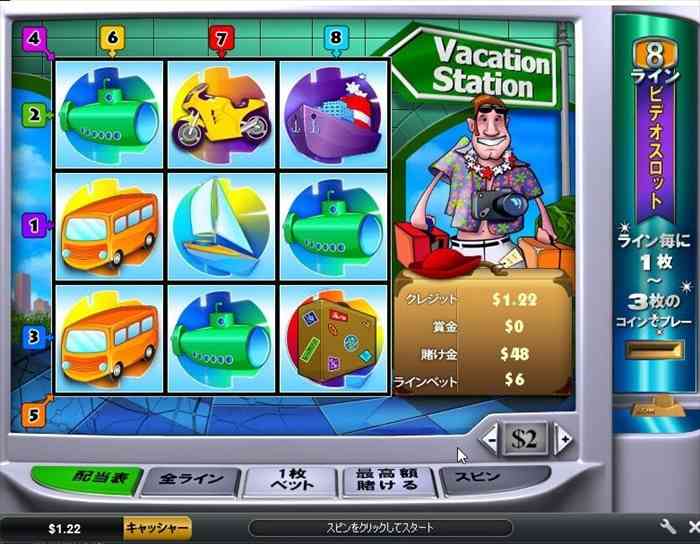Activate payline marker 6
The width and height of the screenshot is (700, 544).
111,38
